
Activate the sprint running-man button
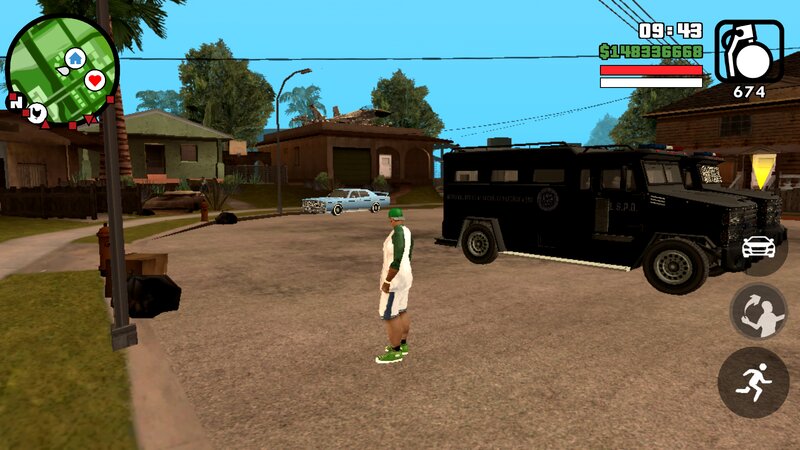pyautogui.click(x=754, y=382)
